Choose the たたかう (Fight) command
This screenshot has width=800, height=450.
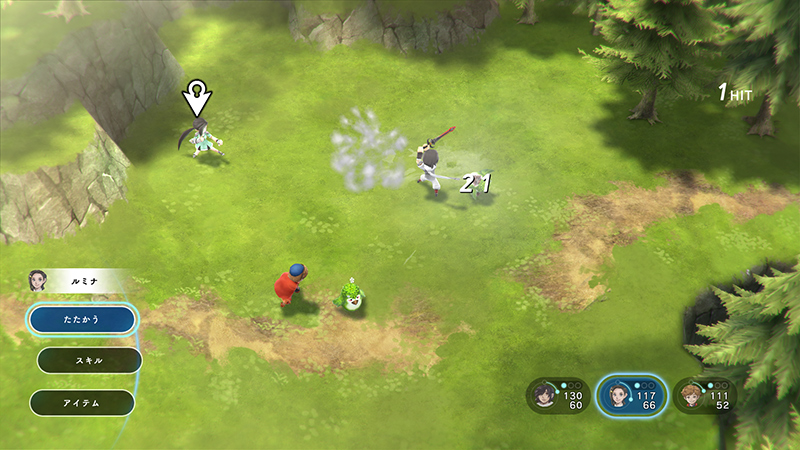[x=82, y=319]
